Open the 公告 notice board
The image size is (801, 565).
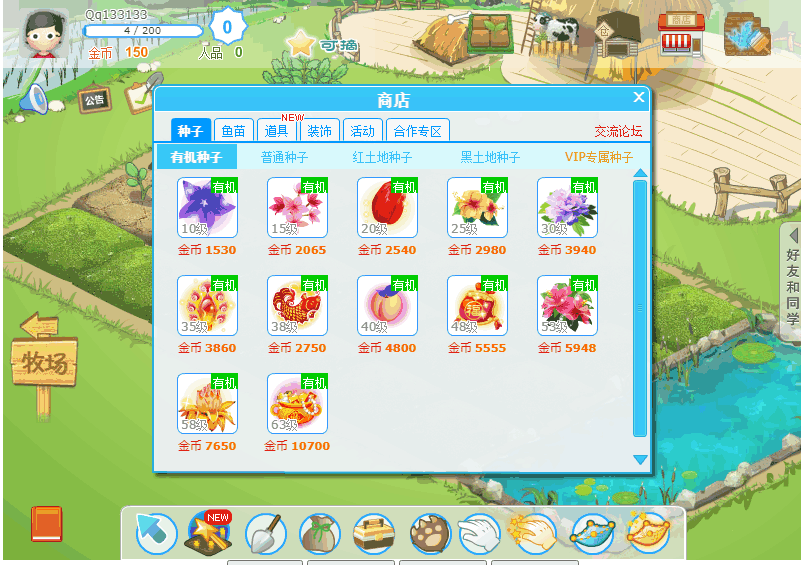coord(94,100)
